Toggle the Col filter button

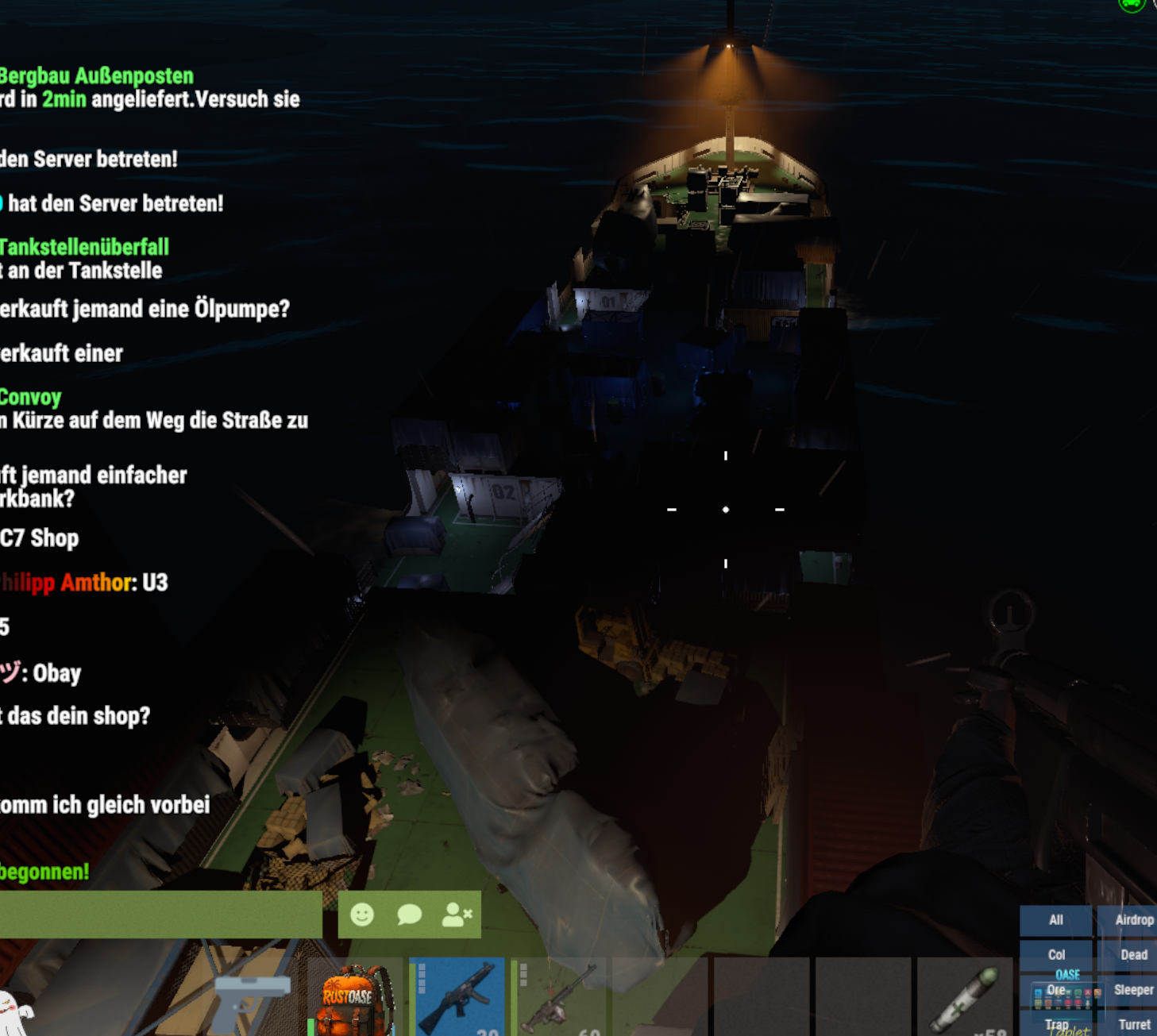pos(1055,955)
